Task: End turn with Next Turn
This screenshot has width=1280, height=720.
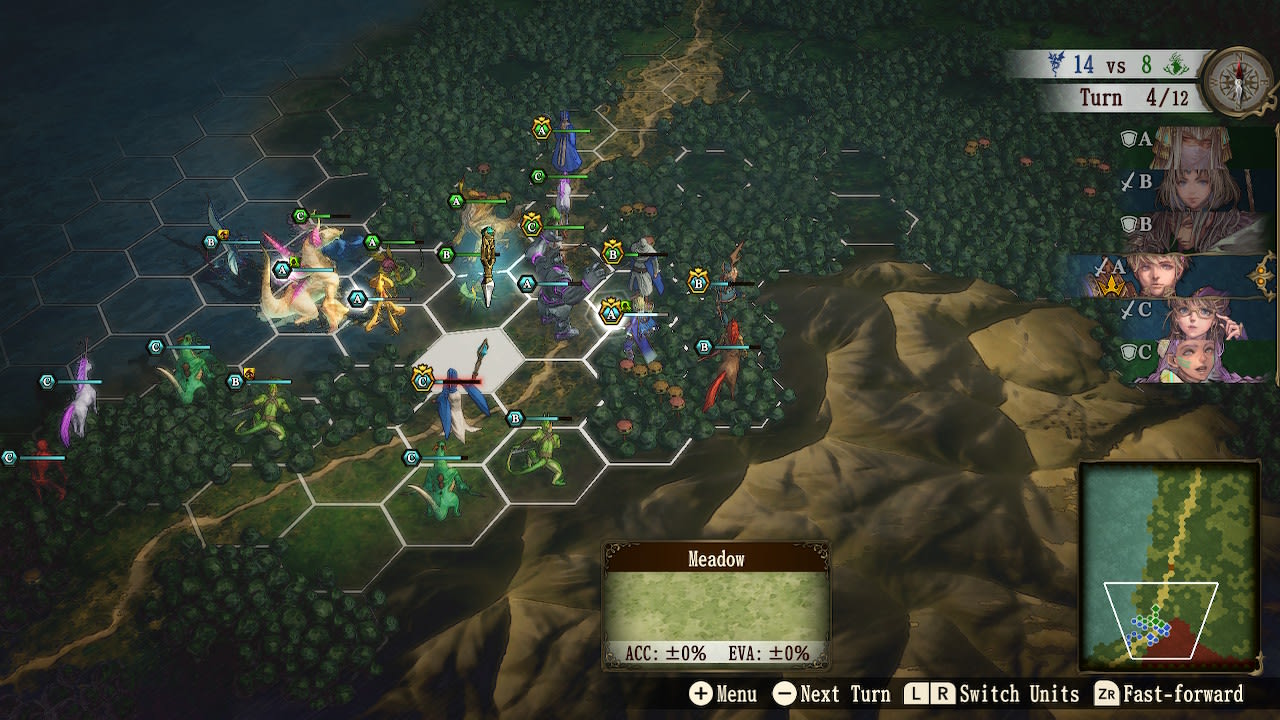Action: coord(831,694)
